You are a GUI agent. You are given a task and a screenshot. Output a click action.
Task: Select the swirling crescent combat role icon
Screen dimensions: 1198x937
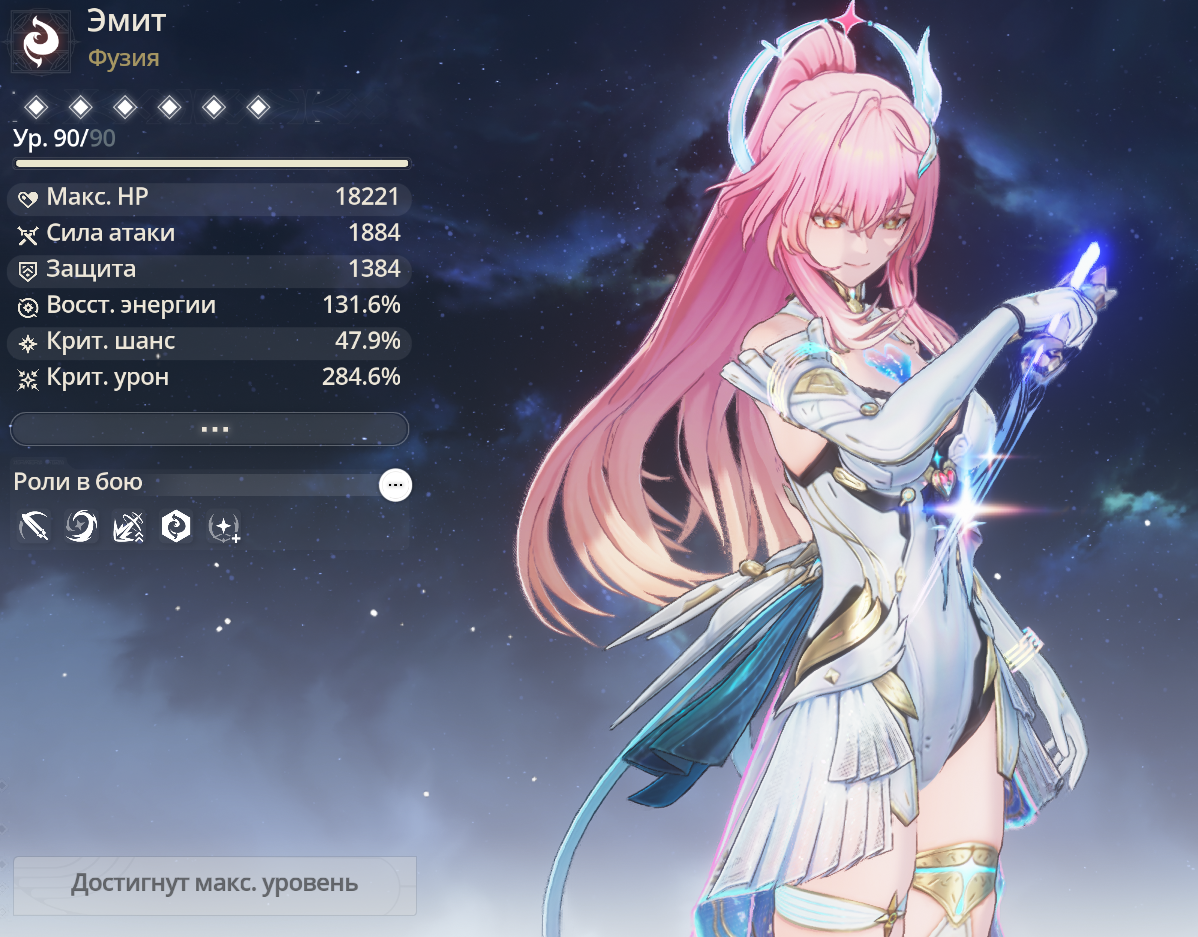[x=81, y=525]
